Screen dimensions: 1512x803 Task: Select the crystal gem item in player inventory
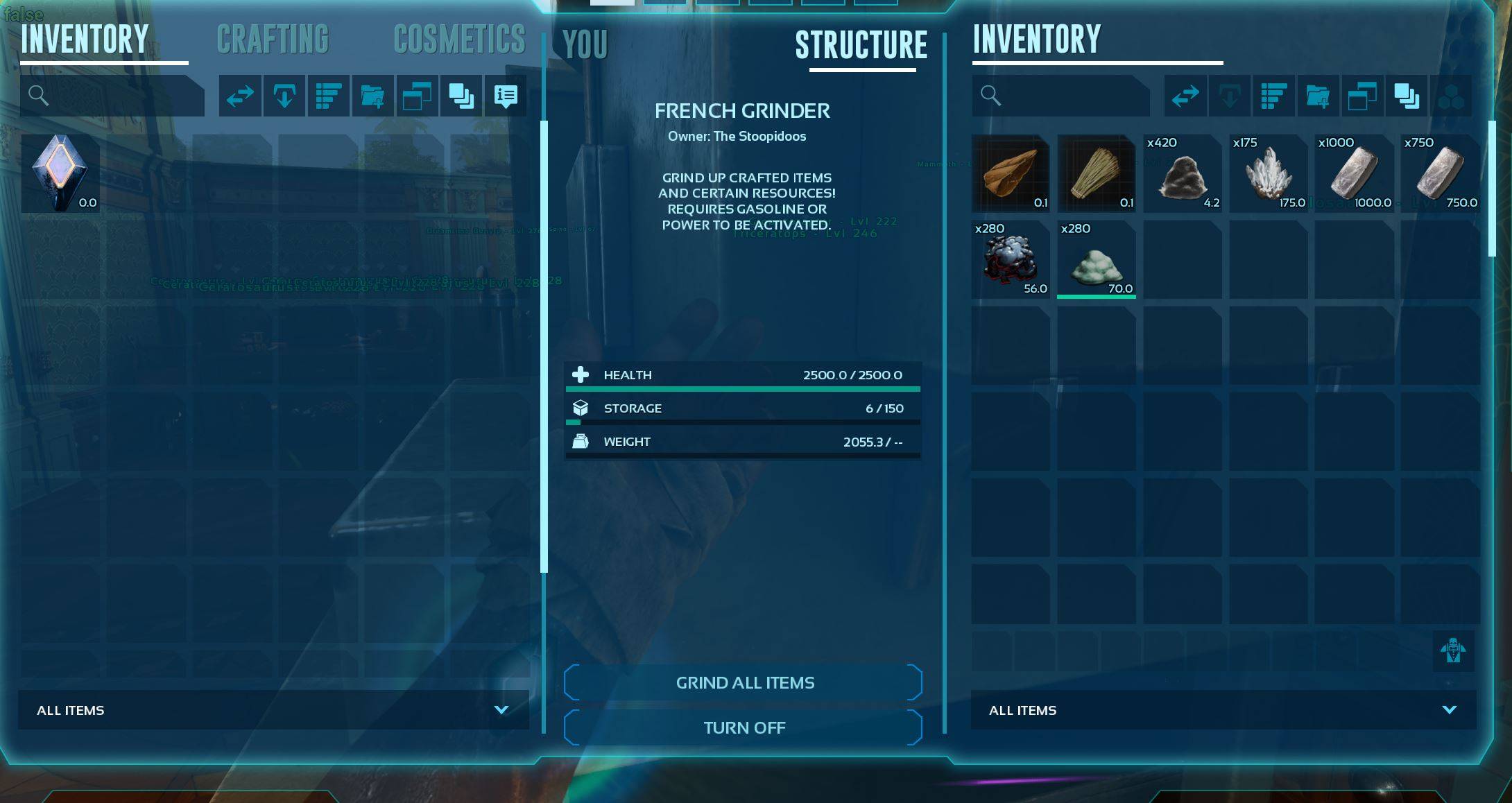(61, 173)
